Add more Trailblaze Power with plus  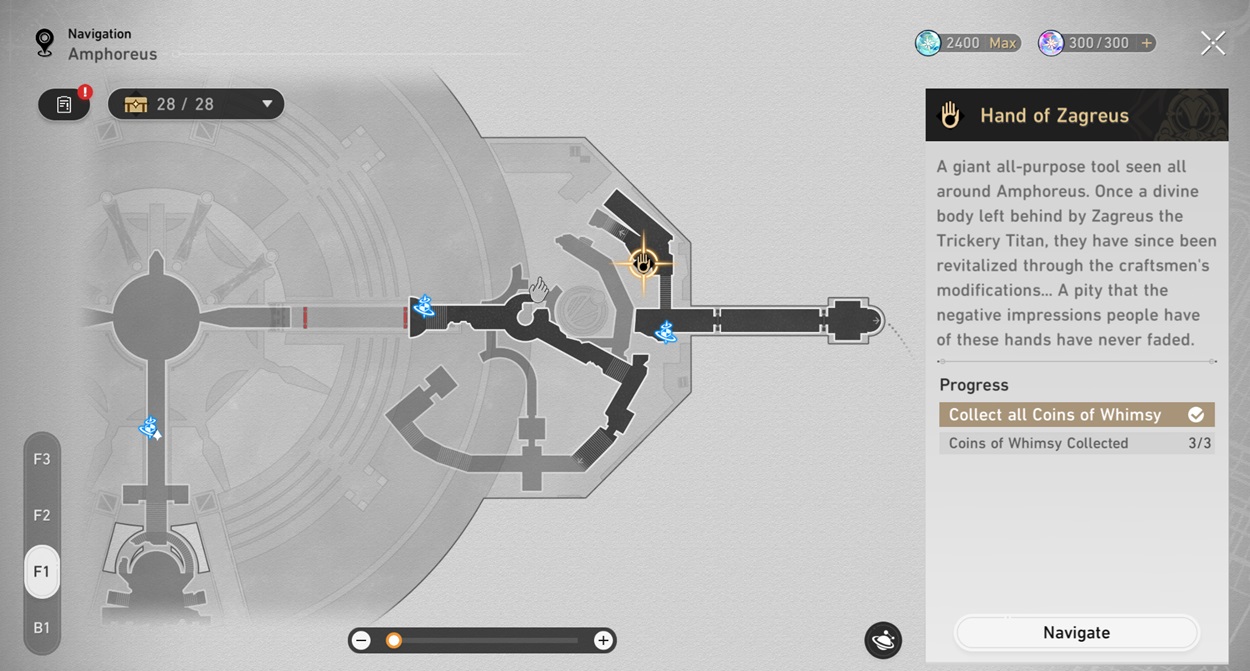1146,43
